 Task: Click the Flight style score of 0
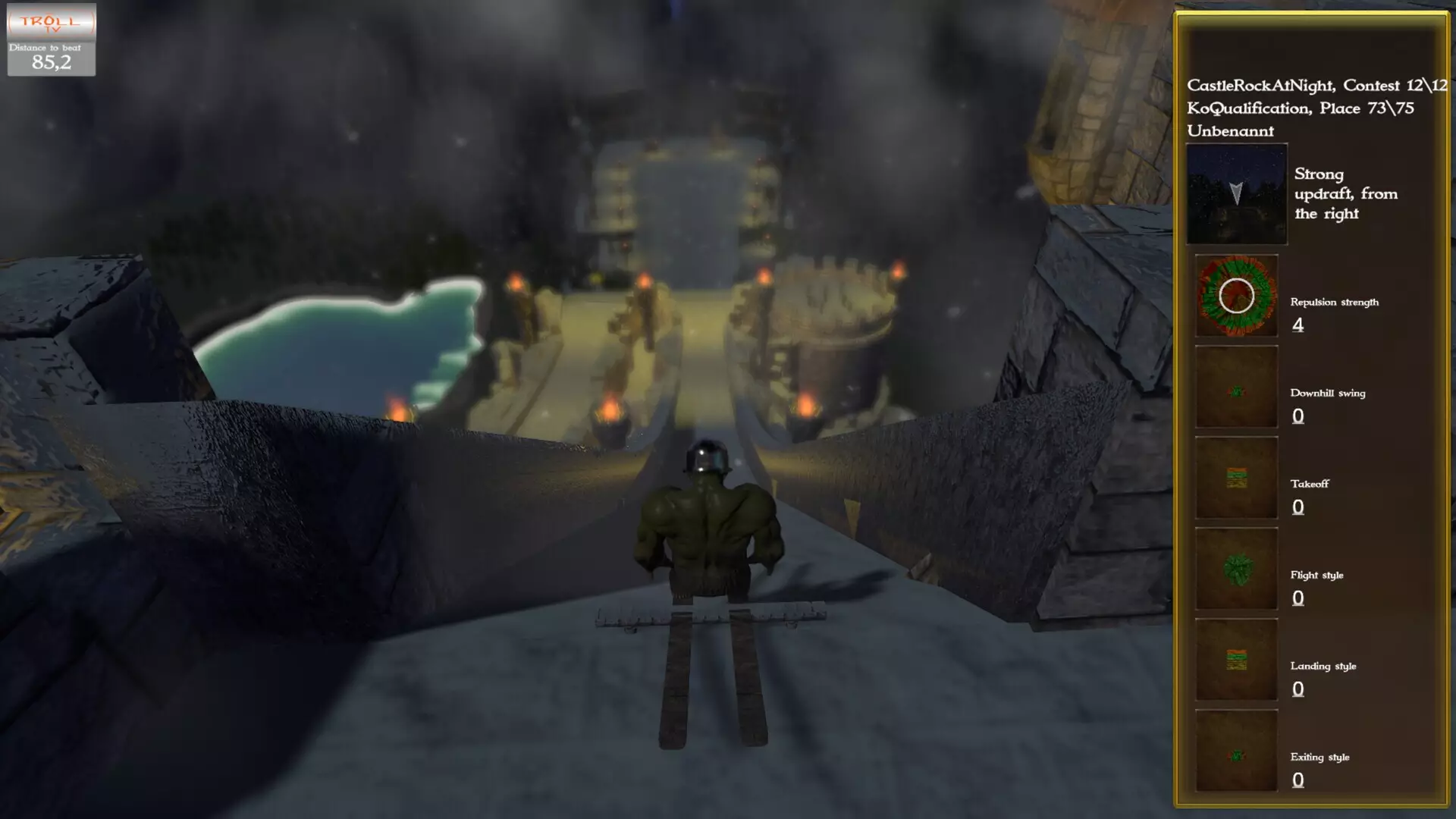pos(1298,598)
